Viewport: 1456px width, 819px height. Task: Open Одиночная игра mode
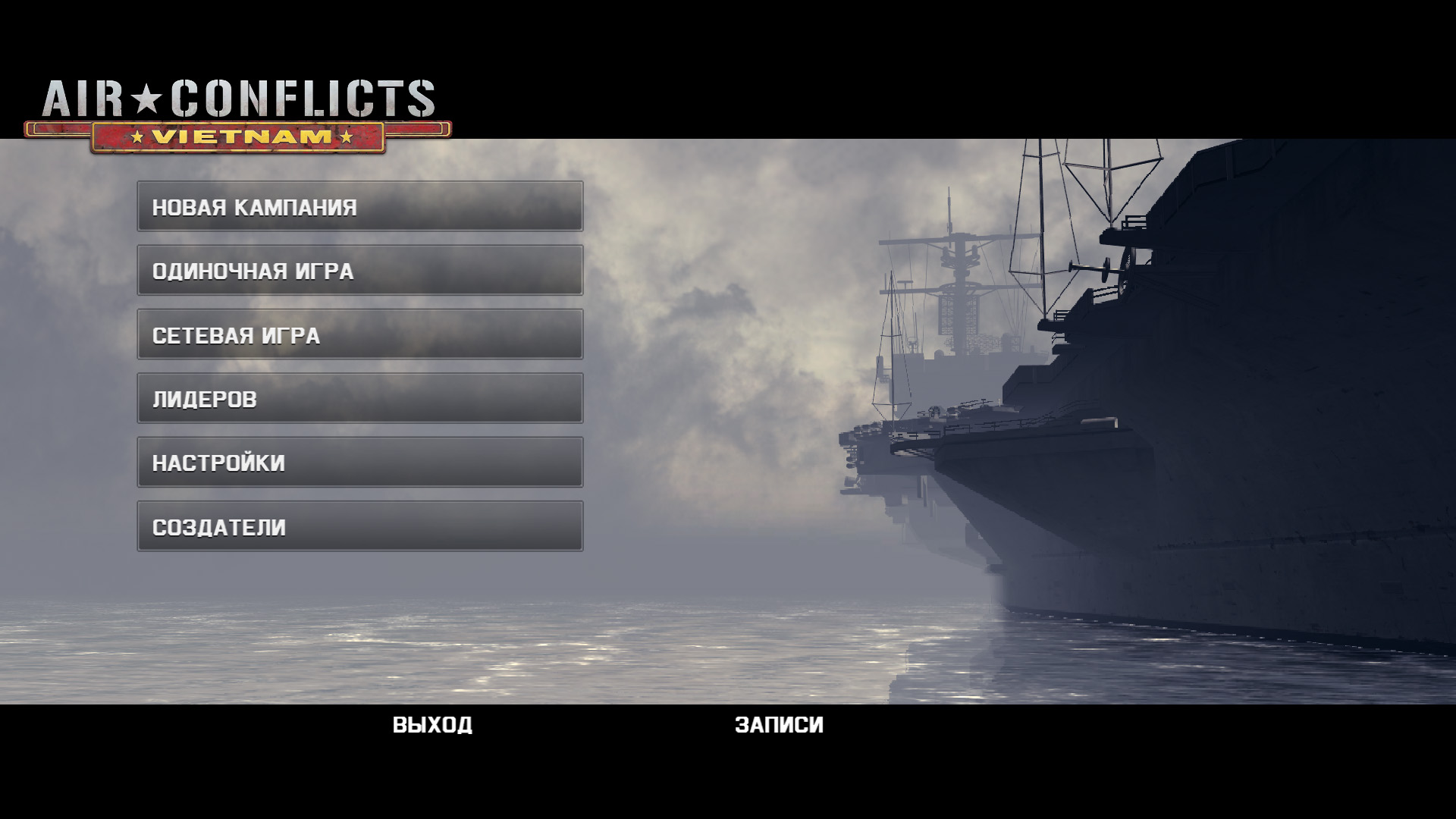point(359,271)
